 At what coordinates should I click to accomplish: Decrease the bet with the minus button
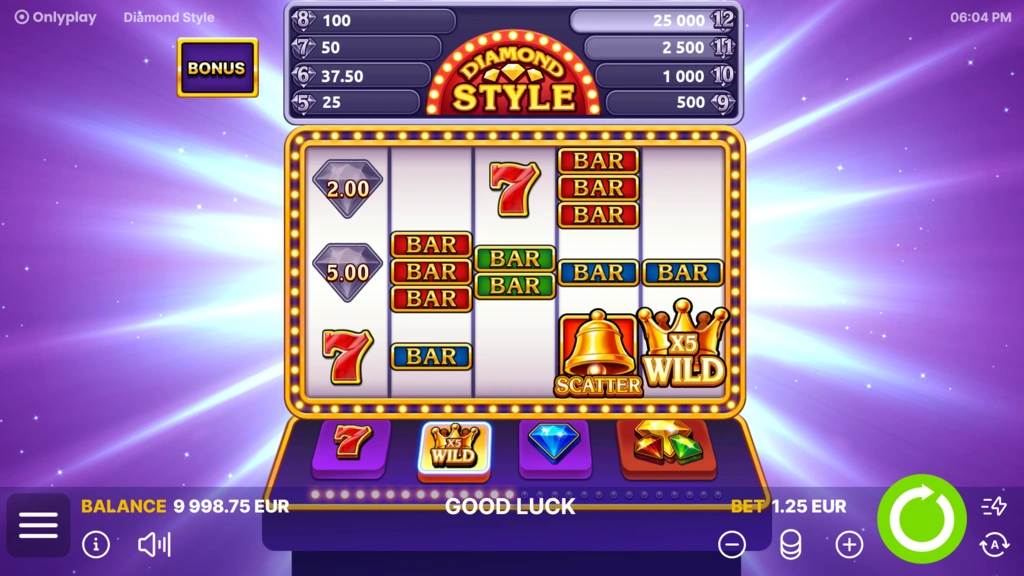tap(732, 544)
